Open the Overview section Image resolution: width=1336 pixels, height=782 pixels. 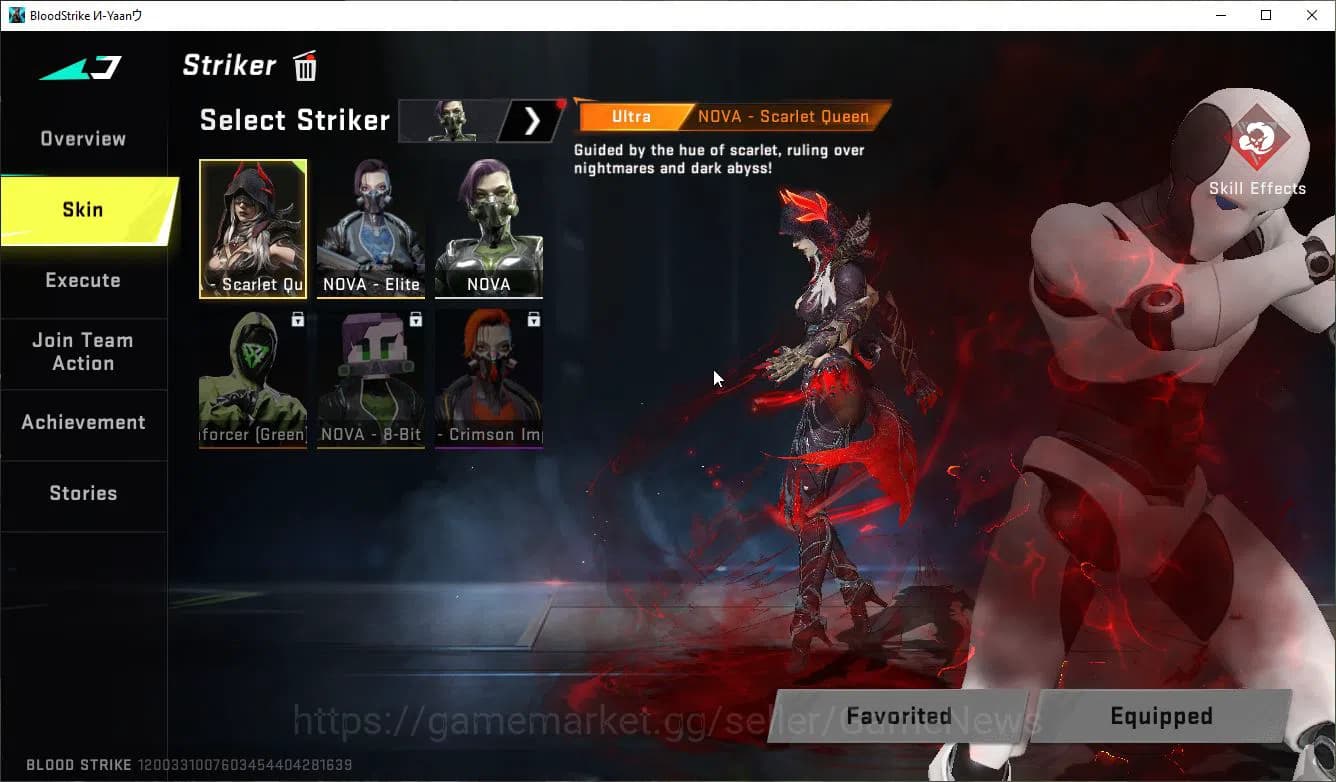pyautogui.click(x=82, y=138)
